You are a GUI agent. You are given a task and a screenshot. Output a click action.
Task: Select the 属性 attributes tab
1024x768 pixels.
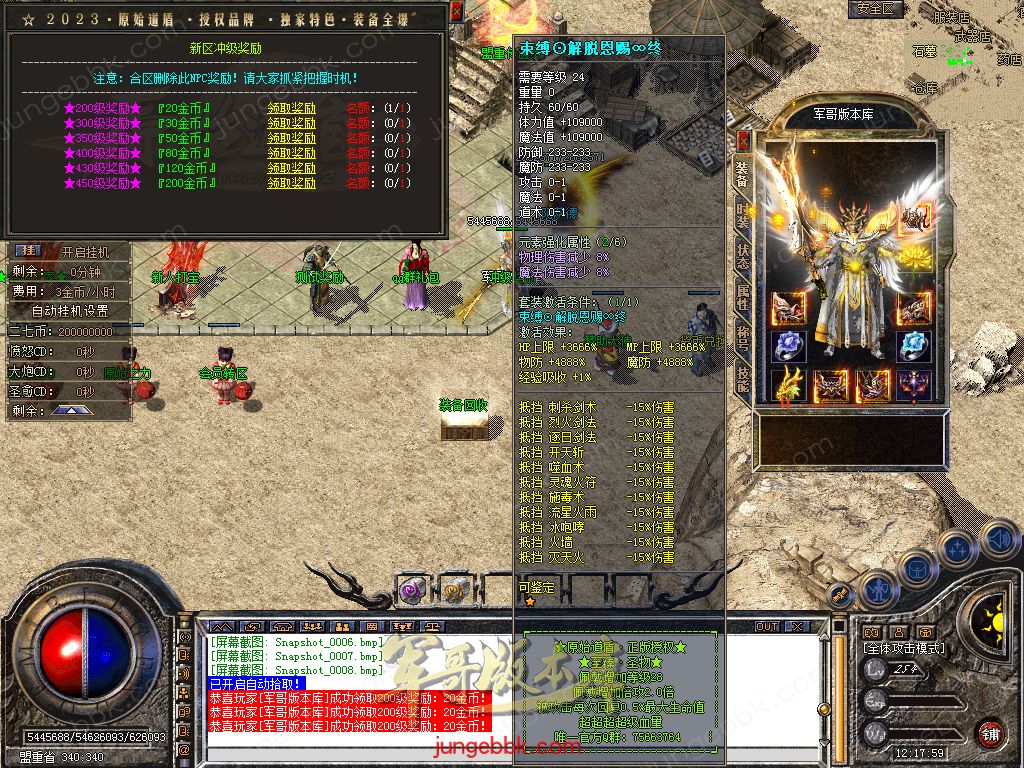(742, 295)
